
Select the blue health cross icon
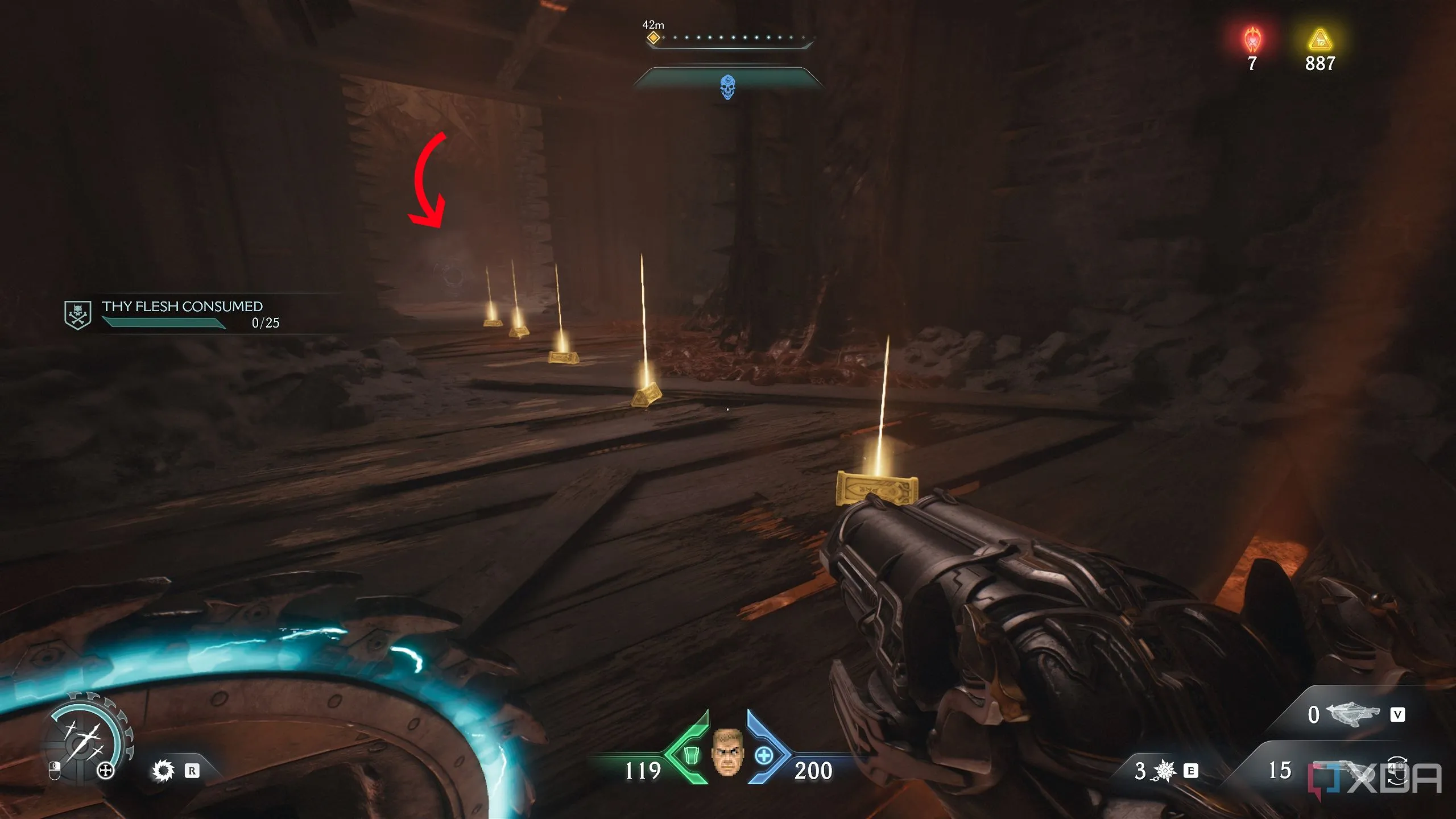tap(764, 756)
